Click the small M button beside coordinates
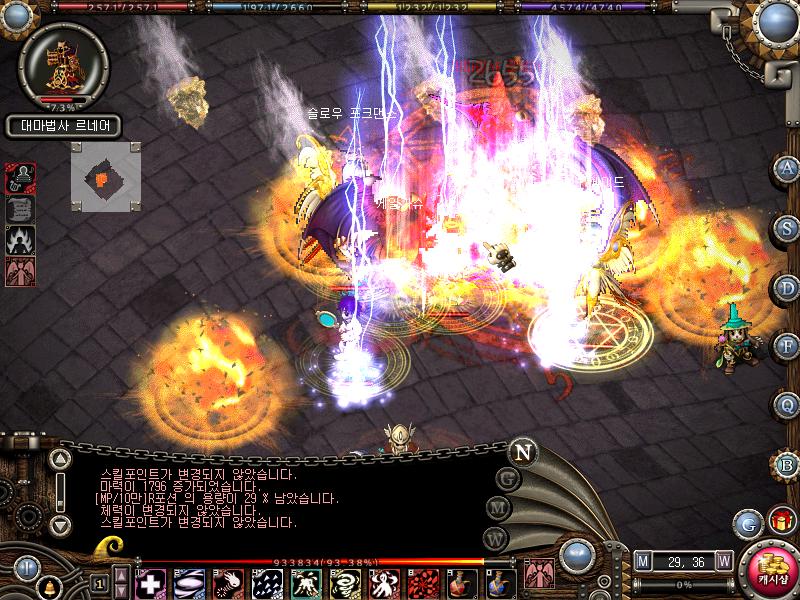 pos(642,561)
